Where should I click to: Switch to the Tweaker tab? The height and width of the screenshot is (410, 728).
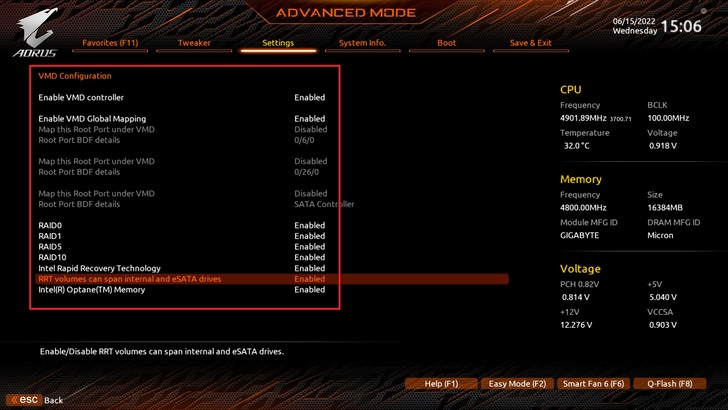(193, 43)
